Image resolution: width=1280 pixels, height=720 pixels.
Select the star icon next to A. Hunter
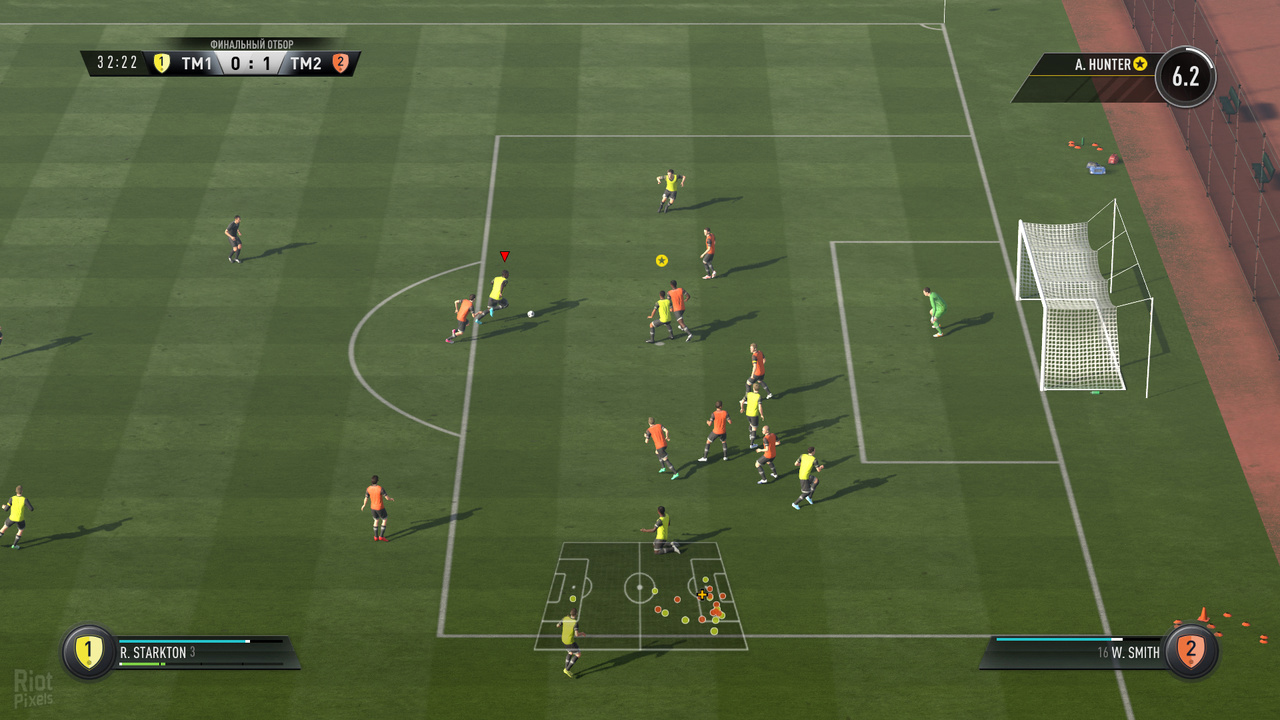pyautogui.click(x=1139, y=62)
